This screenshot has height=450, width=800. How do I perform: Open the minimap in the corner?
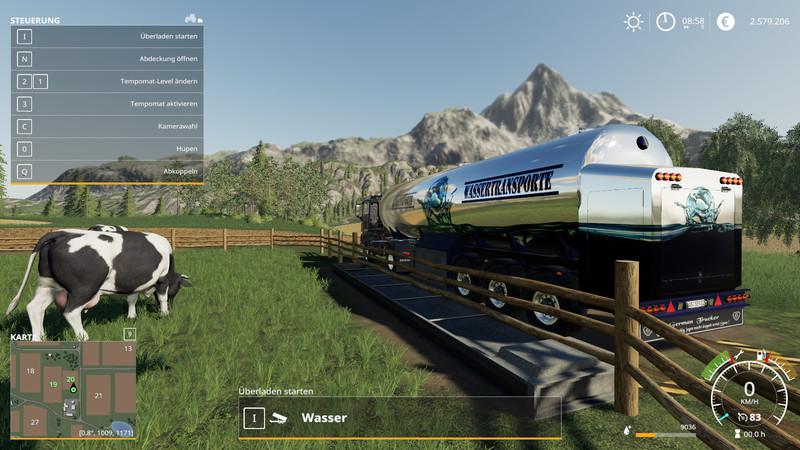point(72,385)
